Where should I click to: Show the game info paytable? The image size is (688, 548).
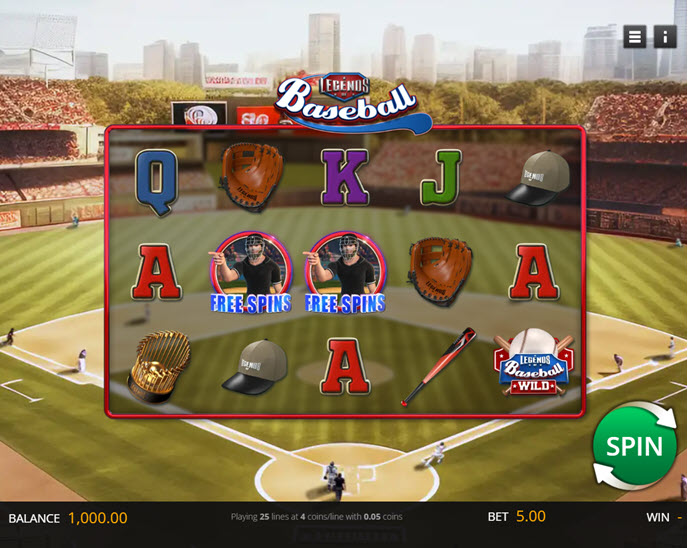[x=665, y=37]
